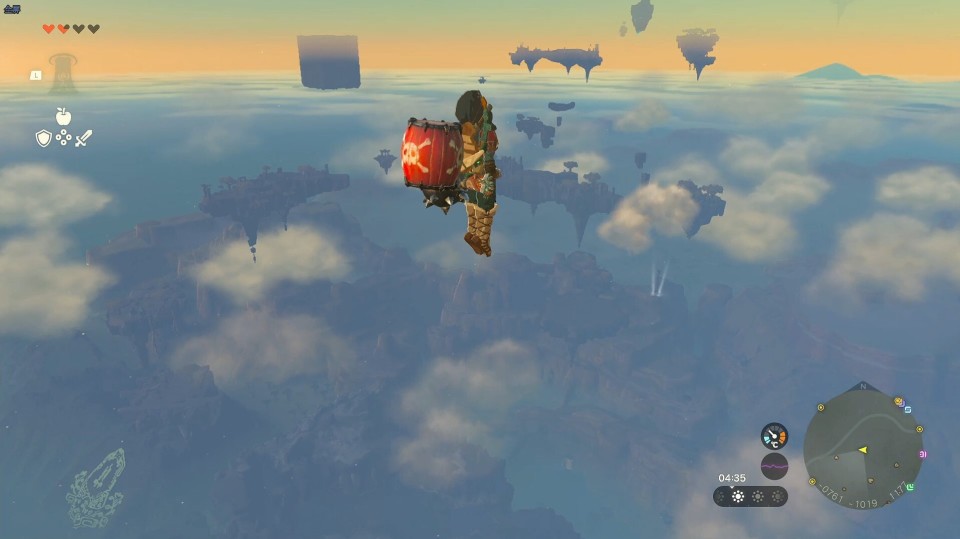This screenshot has width=960, height=539.
Task: Select the pink marker on minimap edge
Action: coord(922,455)
